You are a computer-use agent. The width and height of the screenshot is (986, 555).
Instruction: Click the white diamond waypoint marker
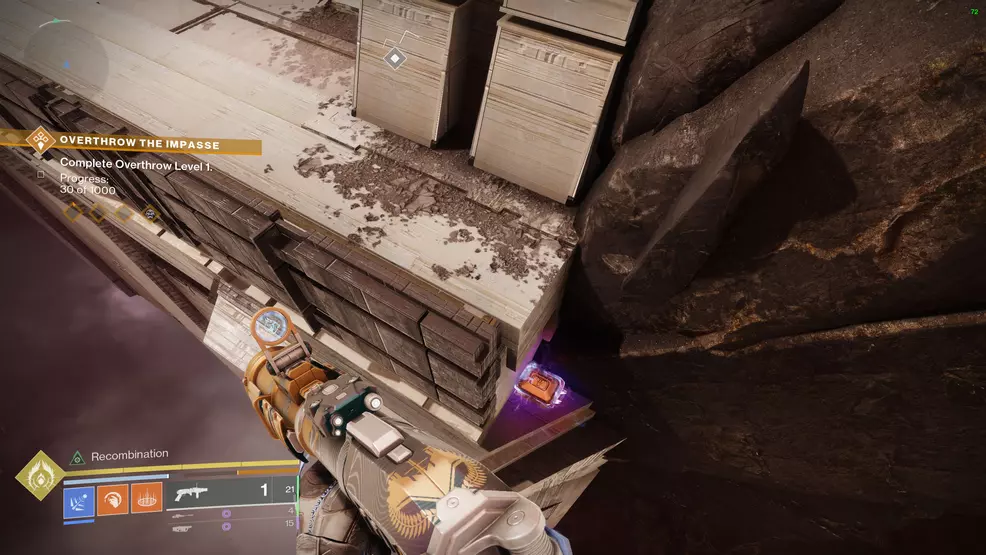coord(395,59)
